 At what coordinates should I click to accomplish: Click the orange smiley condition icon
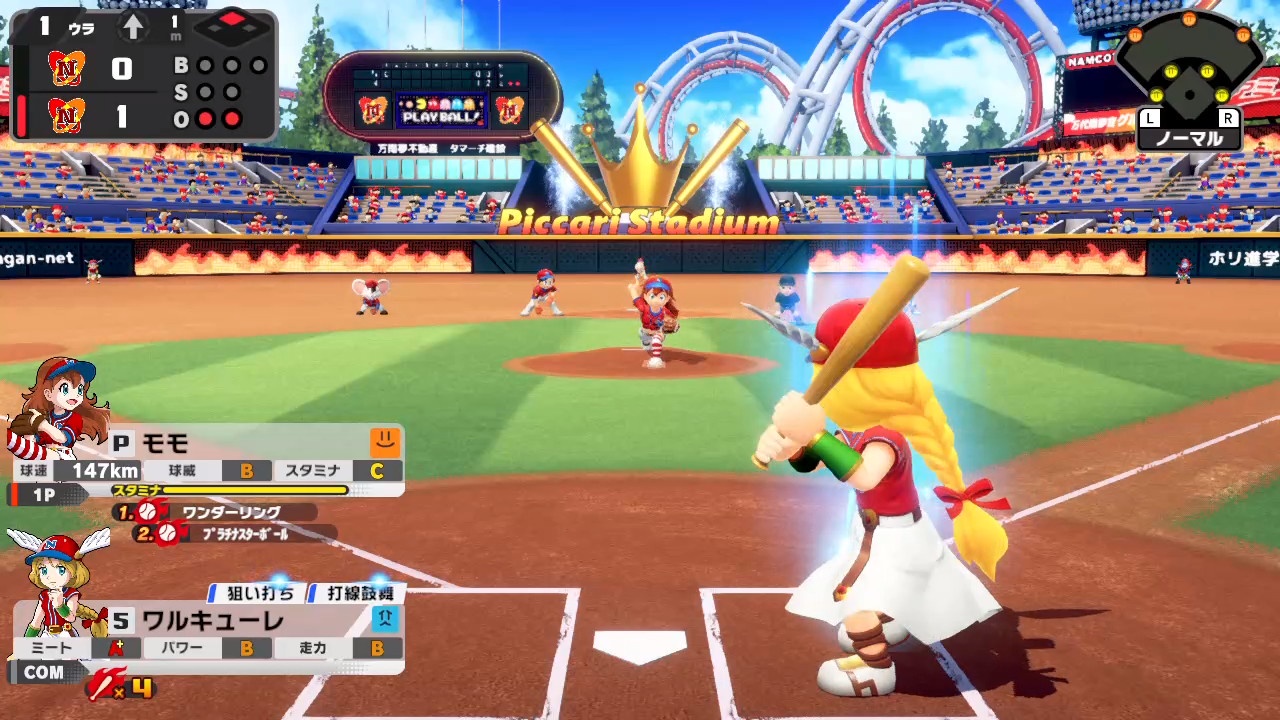(385, 442)
